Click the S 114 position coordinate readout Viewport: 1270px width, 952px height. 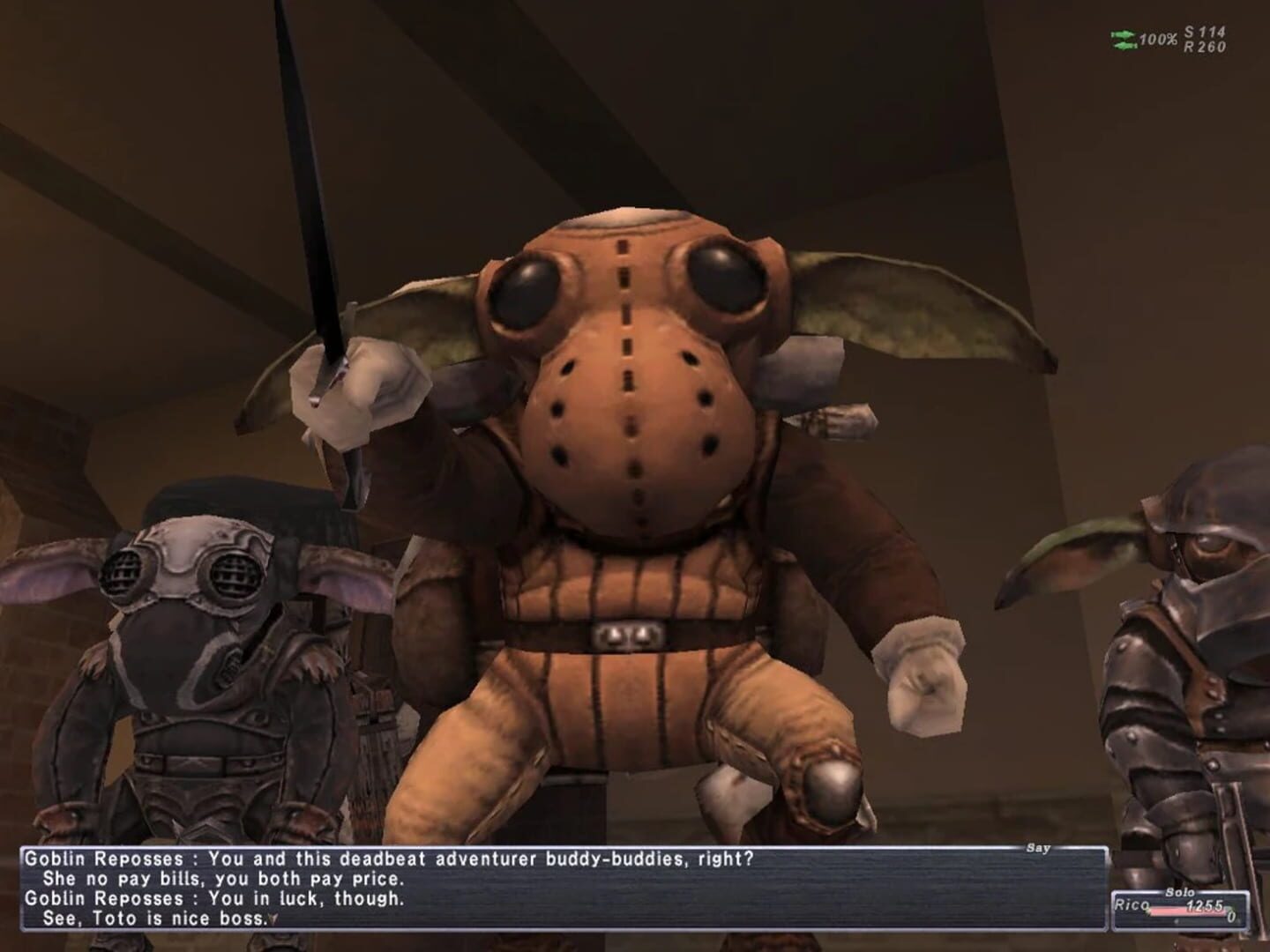click(1203, 30)
